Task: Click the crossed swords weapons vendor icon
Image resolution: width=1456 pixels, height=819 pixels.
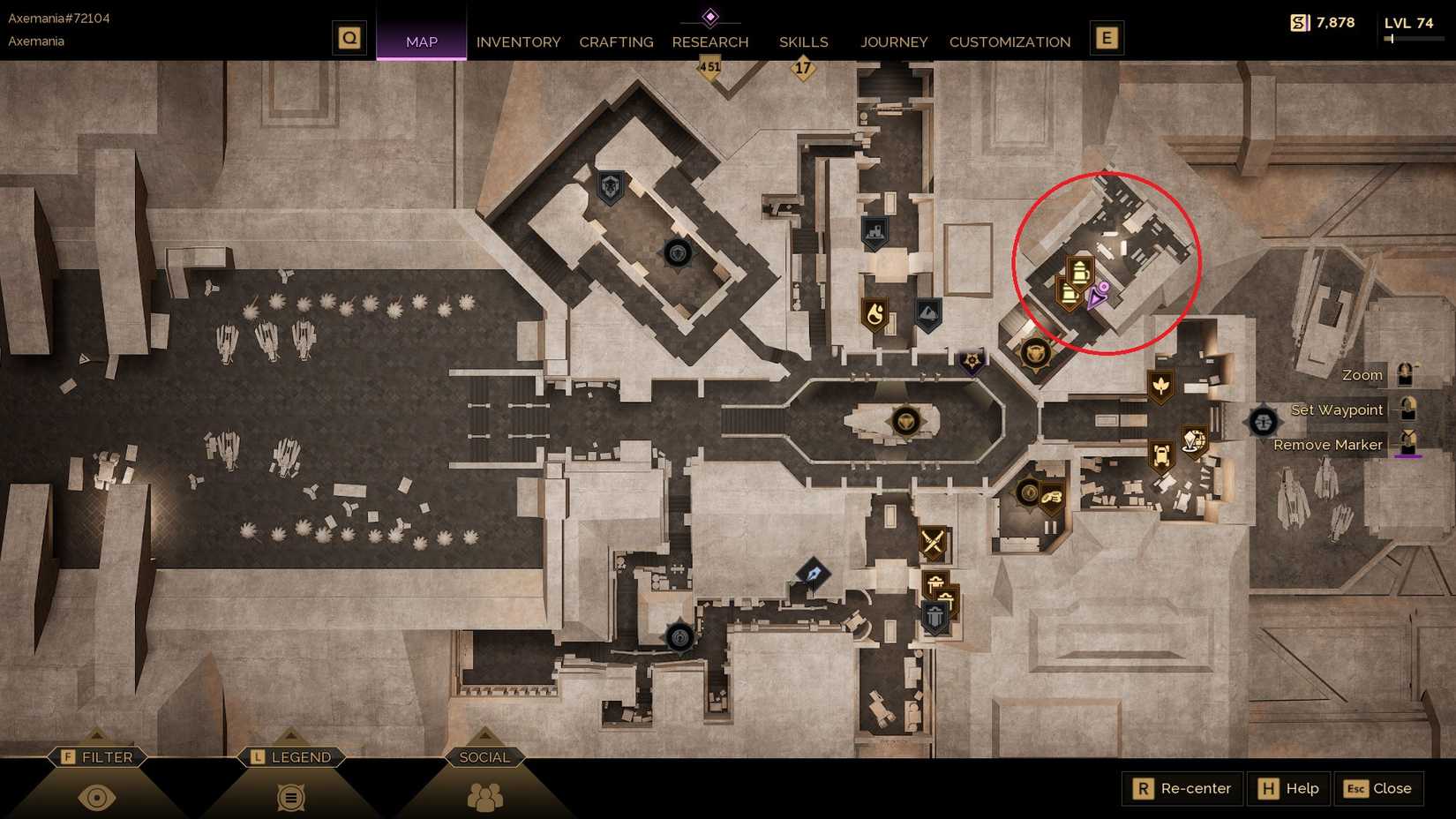Action: (934, 542)
